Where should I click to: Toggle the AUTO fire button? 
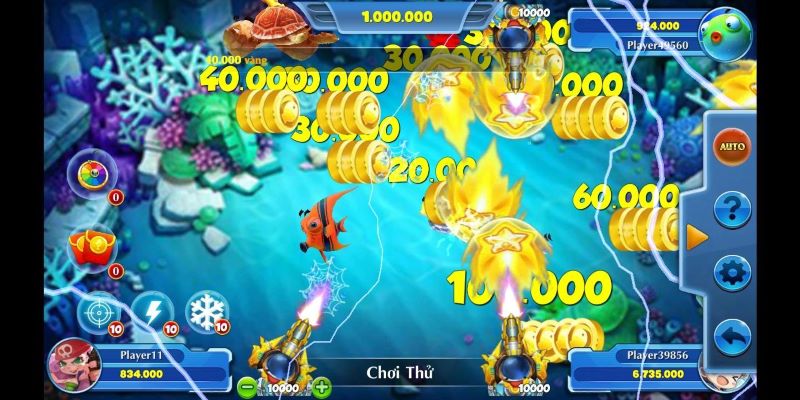[733, 147]
